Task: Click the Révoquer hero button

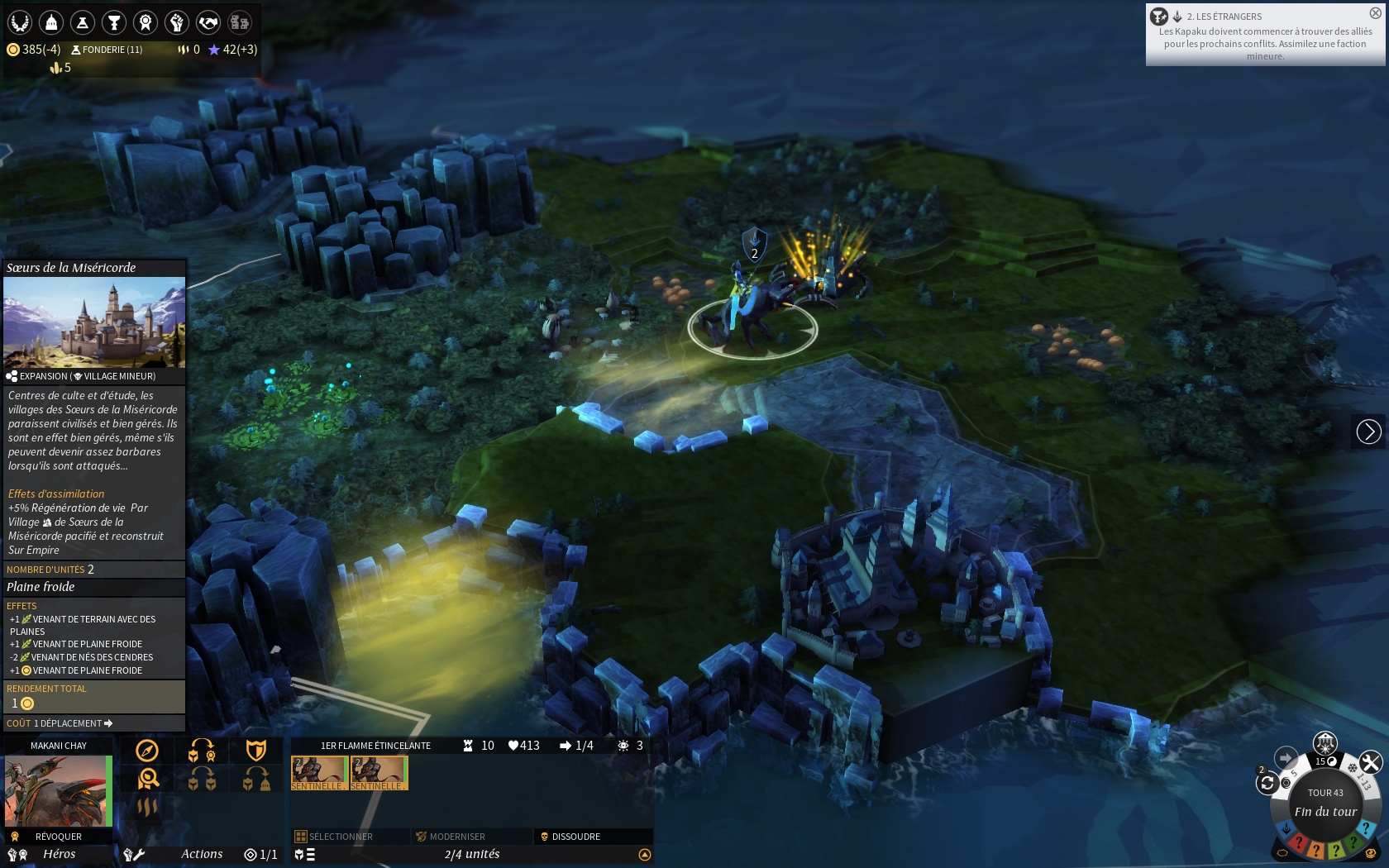Action: pyautogui.click(x=58, y=837)
